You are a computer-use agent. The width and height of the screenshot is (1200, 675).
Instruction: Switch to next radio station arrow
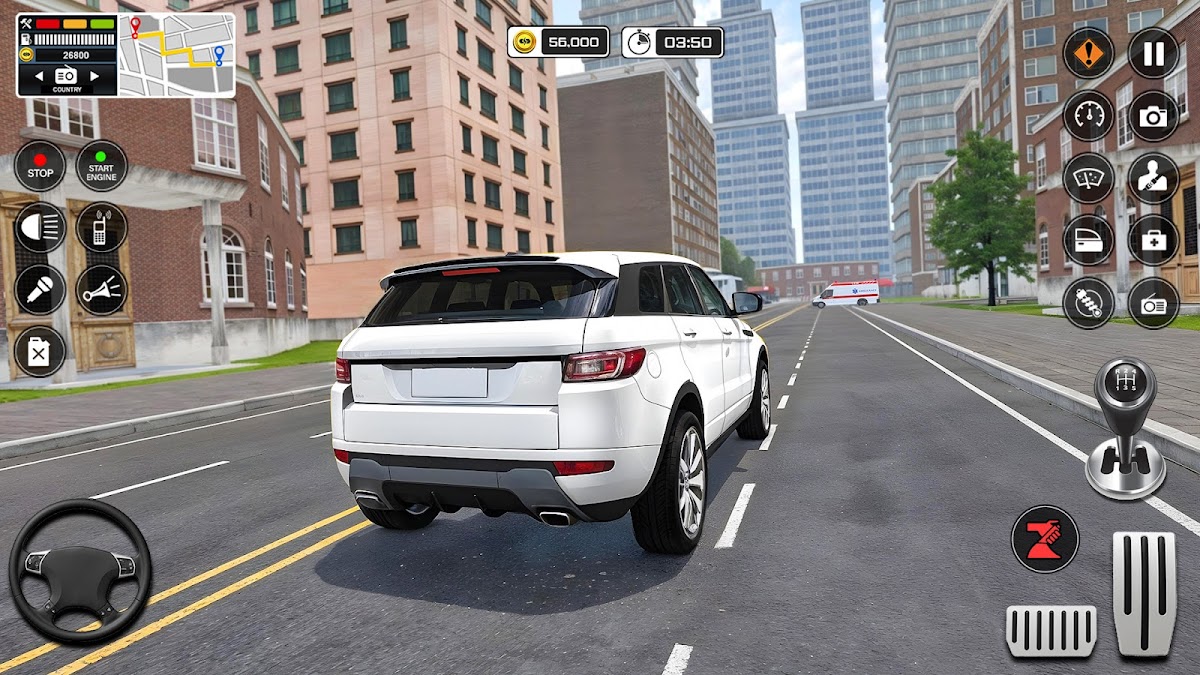coord(95,76)
